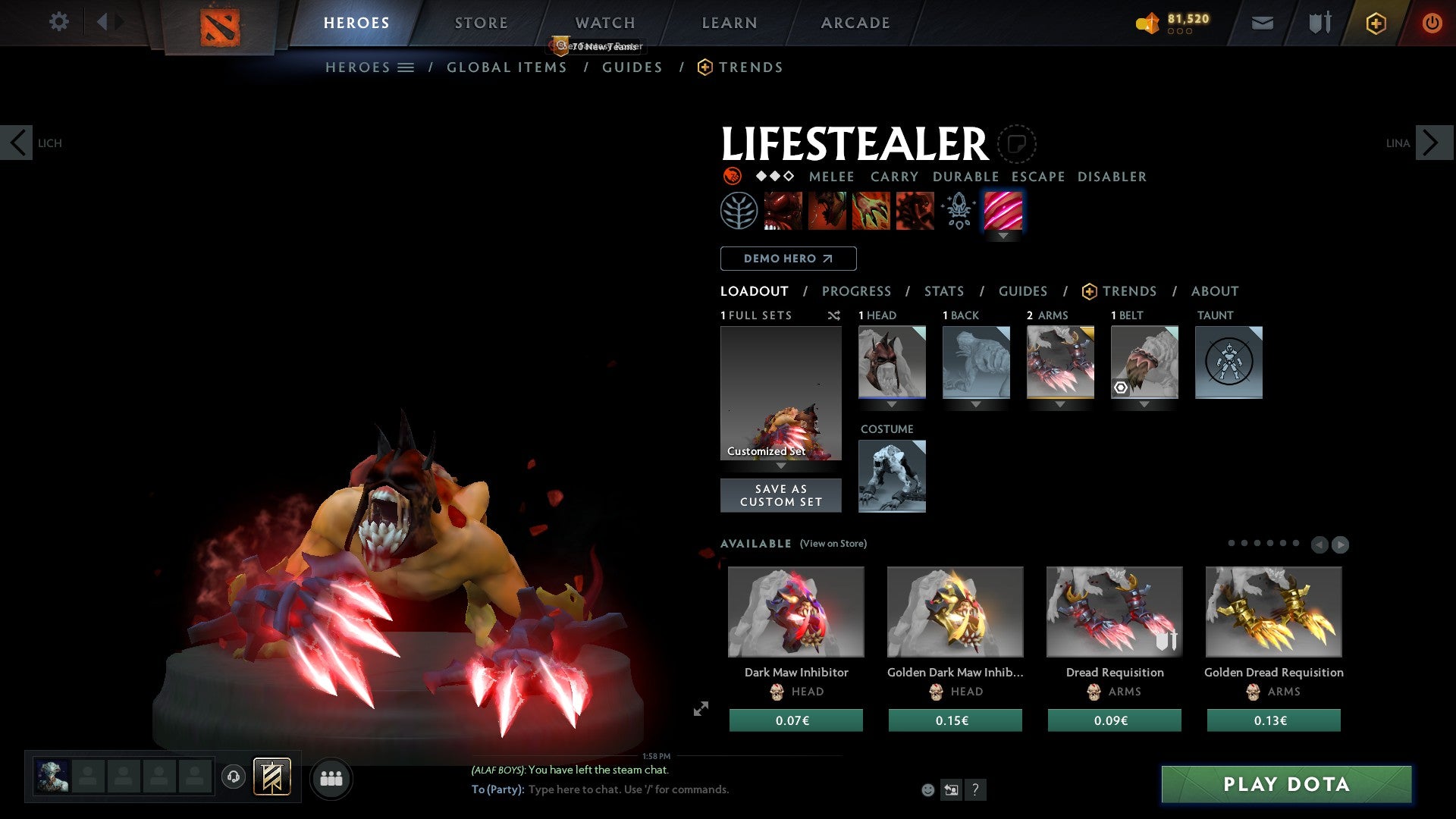This screenshot has height=819, width=1456.
Task: Toggle the equipped Belt item slot
Action: tap(1144, 362)
